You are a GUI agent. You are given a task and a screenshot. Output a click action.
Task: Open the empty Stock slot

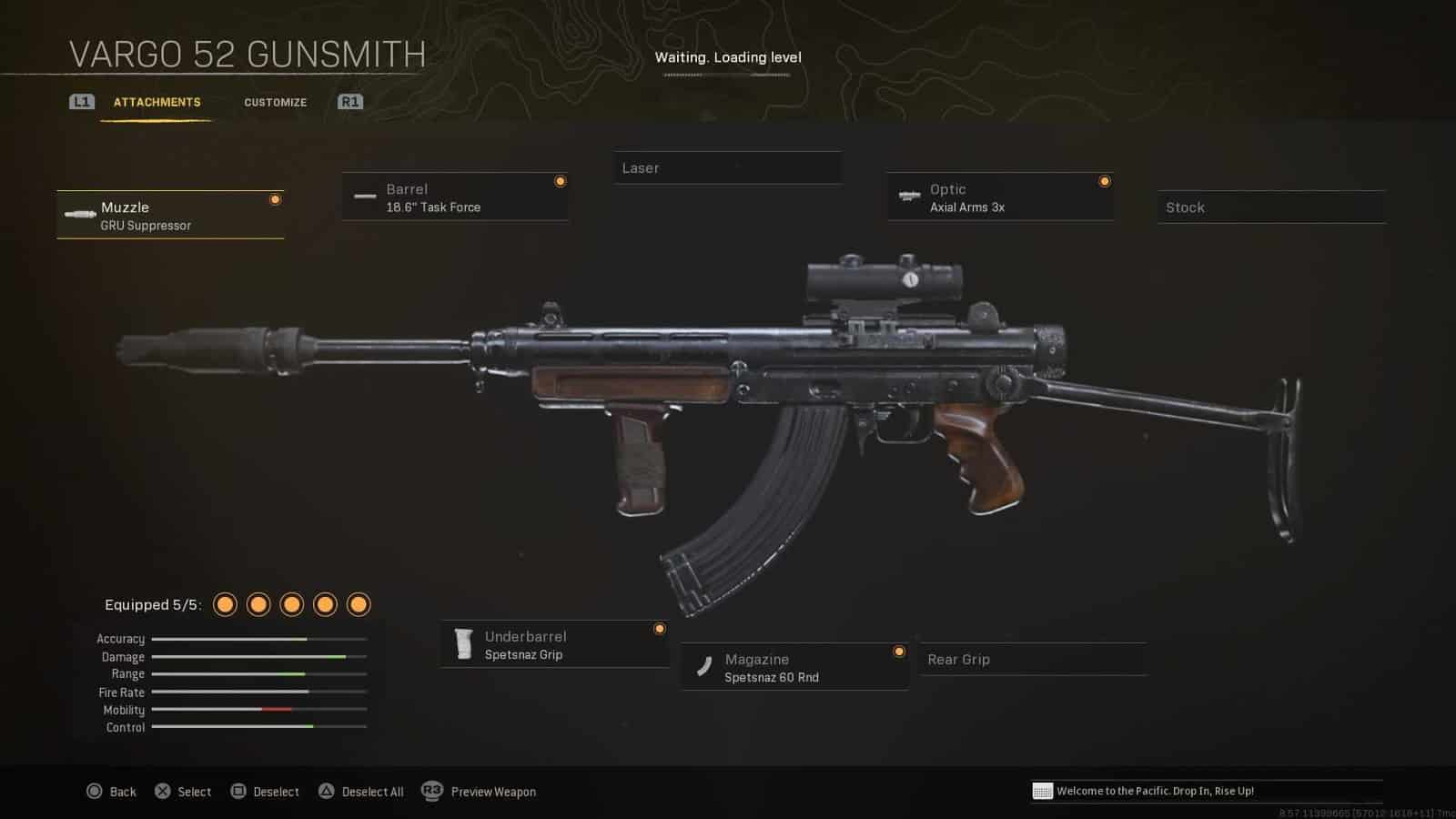pos(1271,207)
